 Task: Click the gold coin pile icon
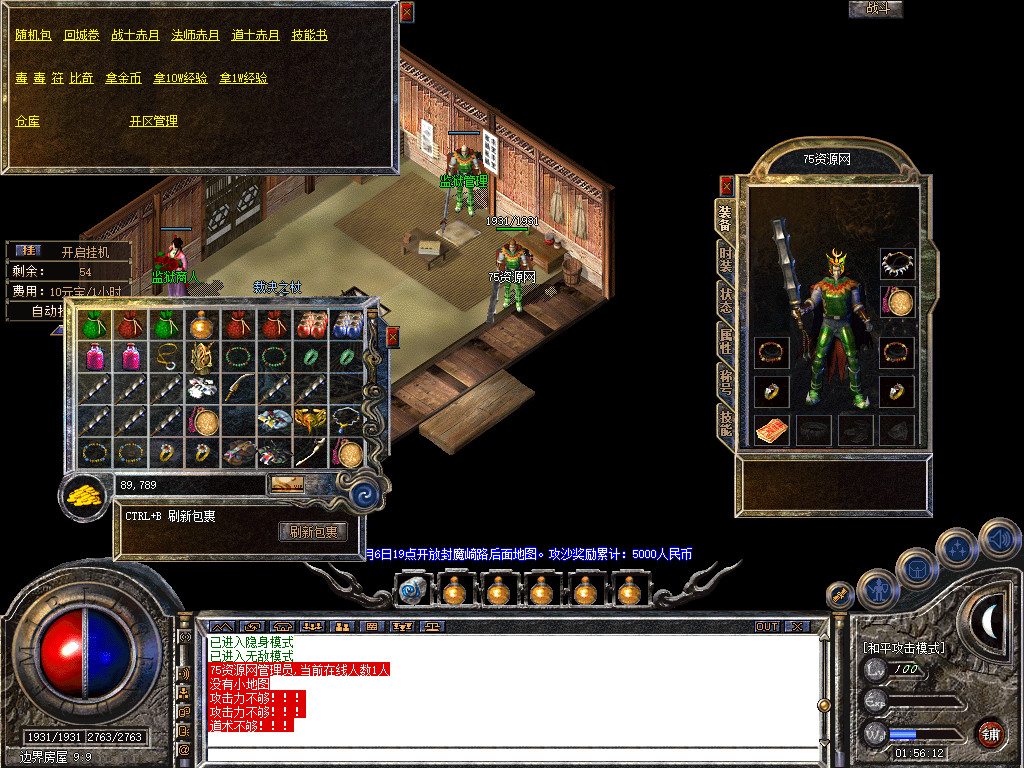click(86, 496)
